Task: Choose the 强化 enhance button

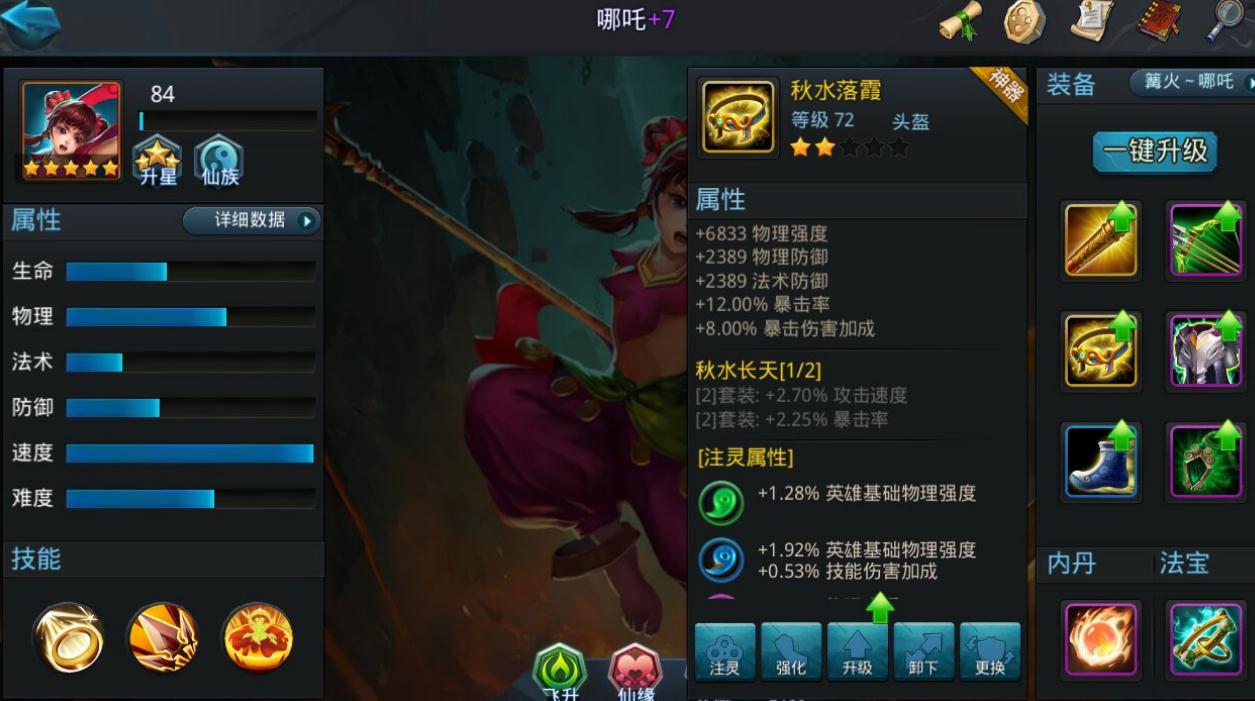Action: tap(791, 652)
